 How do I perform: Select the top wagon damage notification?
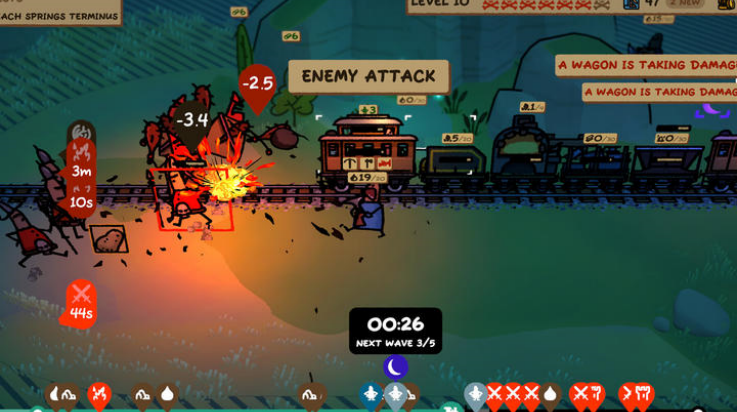646,65
